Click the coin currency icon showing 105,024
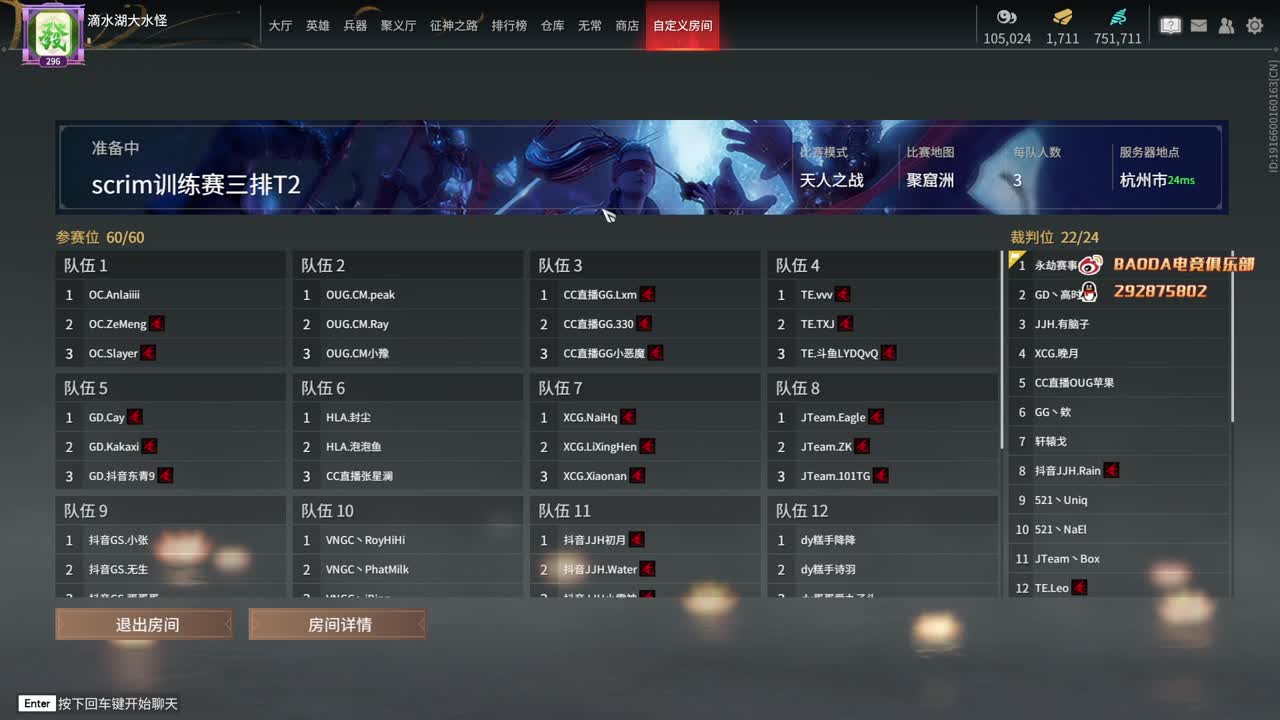Image resolution: width=1280 pixels, height=720 pixels. [1007, 17]
